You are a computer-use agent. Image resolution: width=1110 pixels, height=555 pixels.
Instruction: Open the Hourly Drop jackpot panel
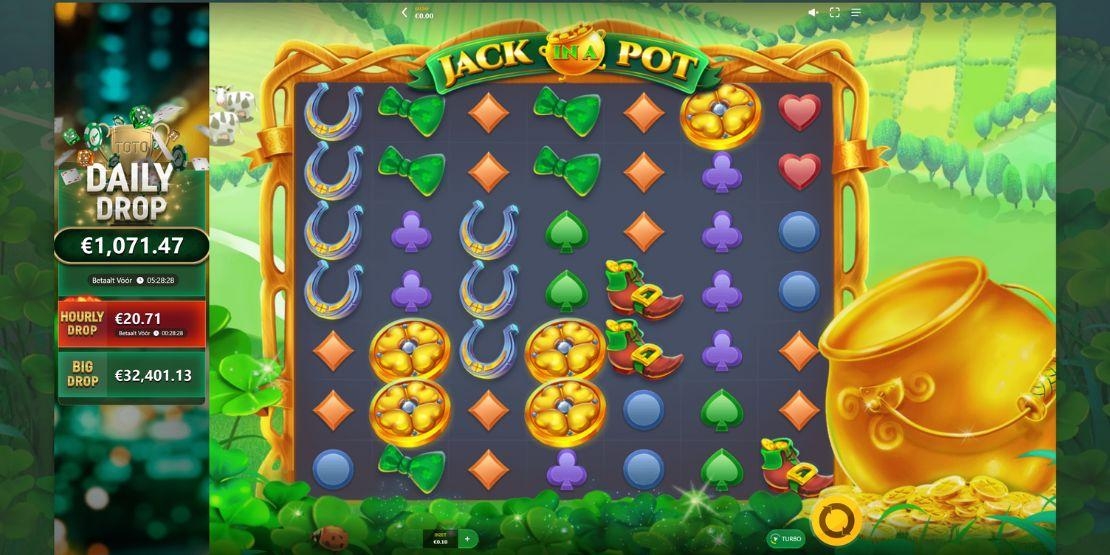(x=131, y=322)
